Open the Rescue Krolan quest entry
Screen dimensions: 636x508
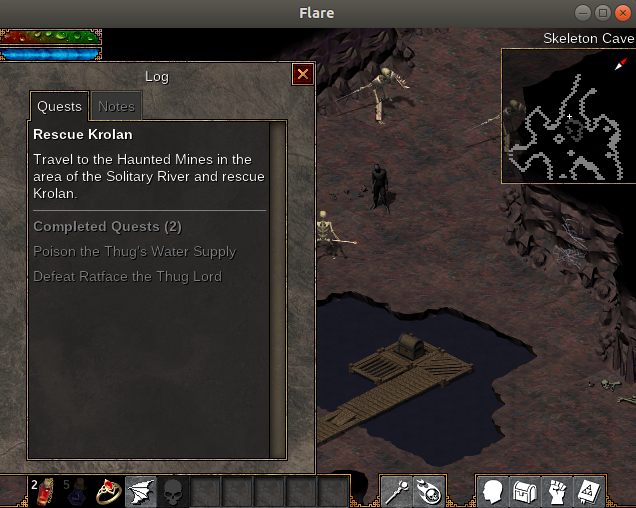(x=83, y=134)
